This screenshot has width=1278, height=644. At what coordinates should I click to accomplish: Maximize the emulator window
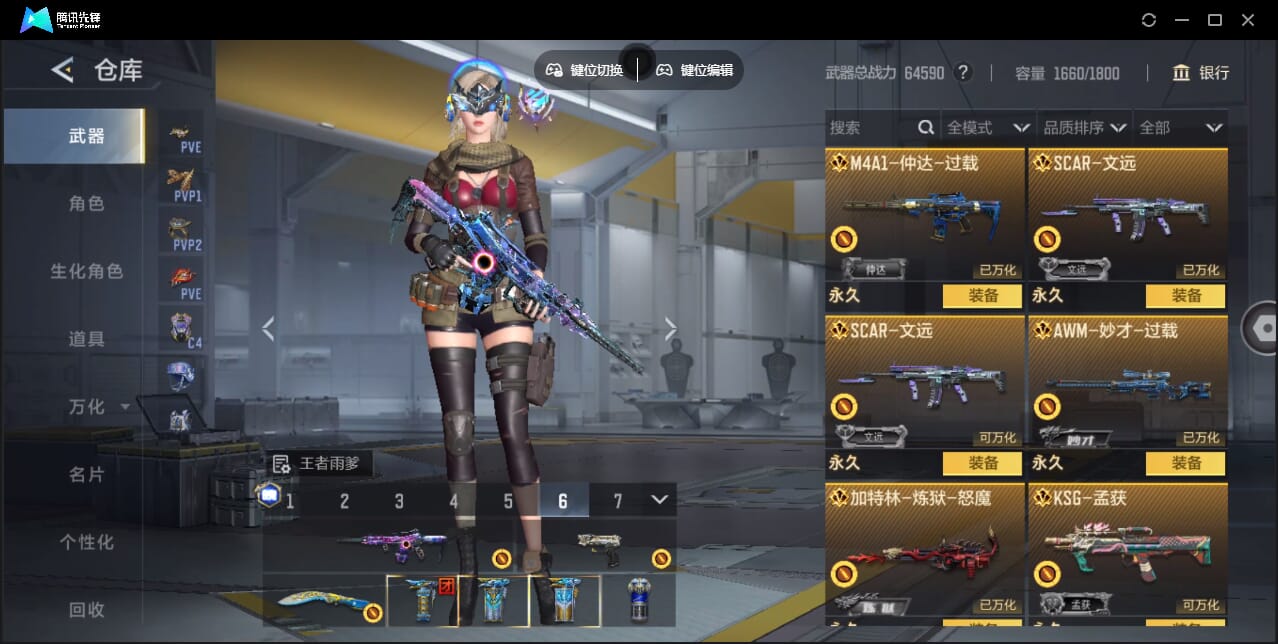coord(1215,20)
